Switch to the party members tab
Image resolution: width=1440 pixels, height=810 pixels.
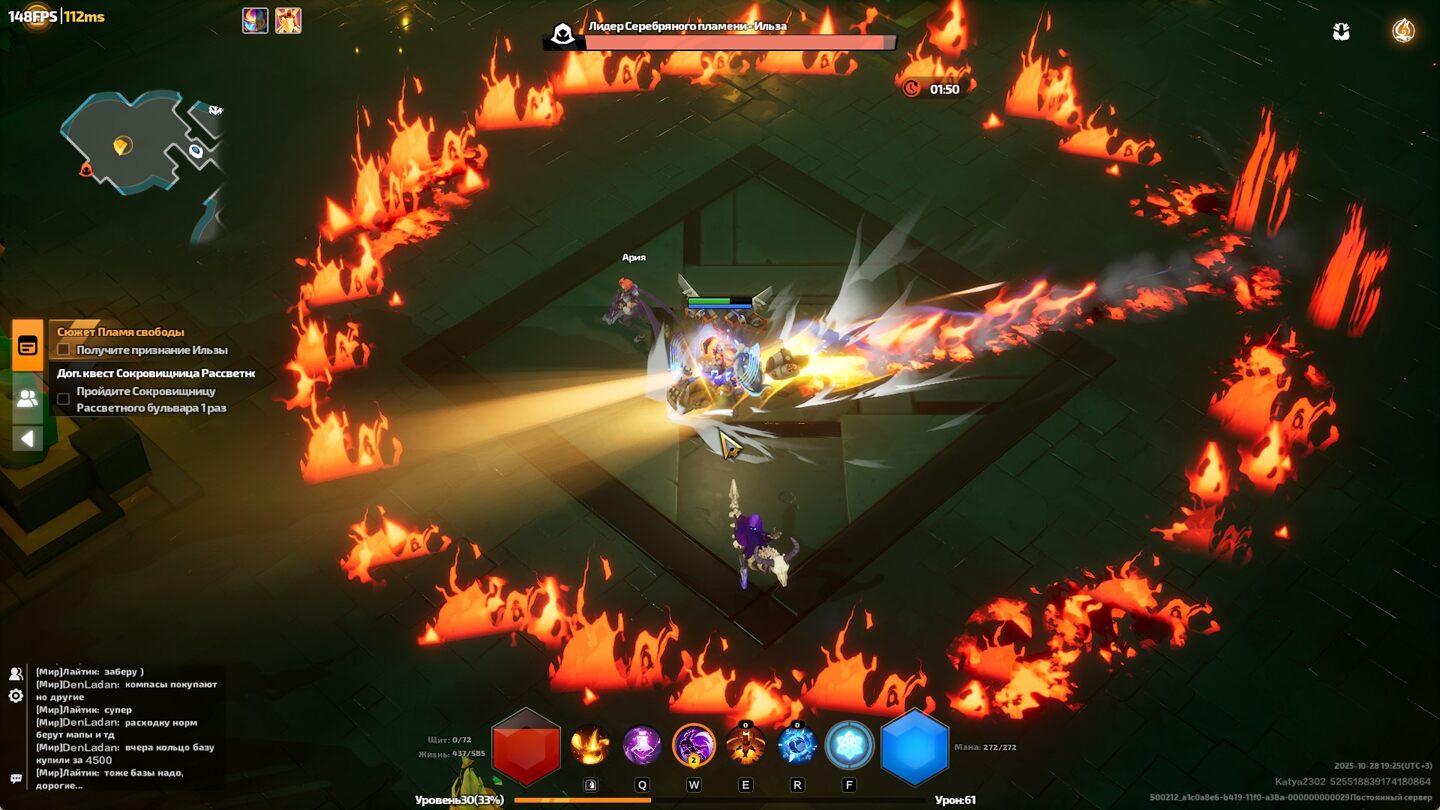pyautogui.click(x=28, y=398)
